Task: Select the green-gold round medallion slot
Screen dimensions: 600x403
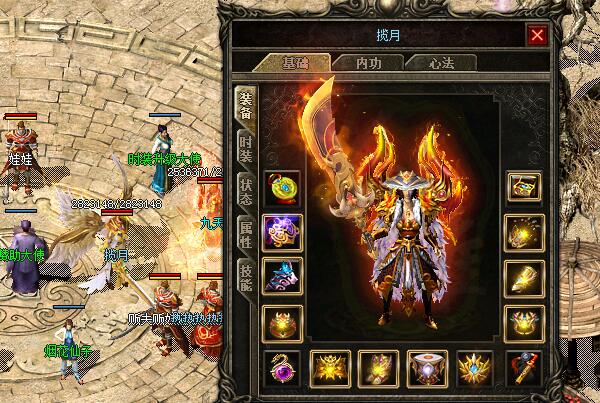Action: pyautogui.click(x=281, y=187)
